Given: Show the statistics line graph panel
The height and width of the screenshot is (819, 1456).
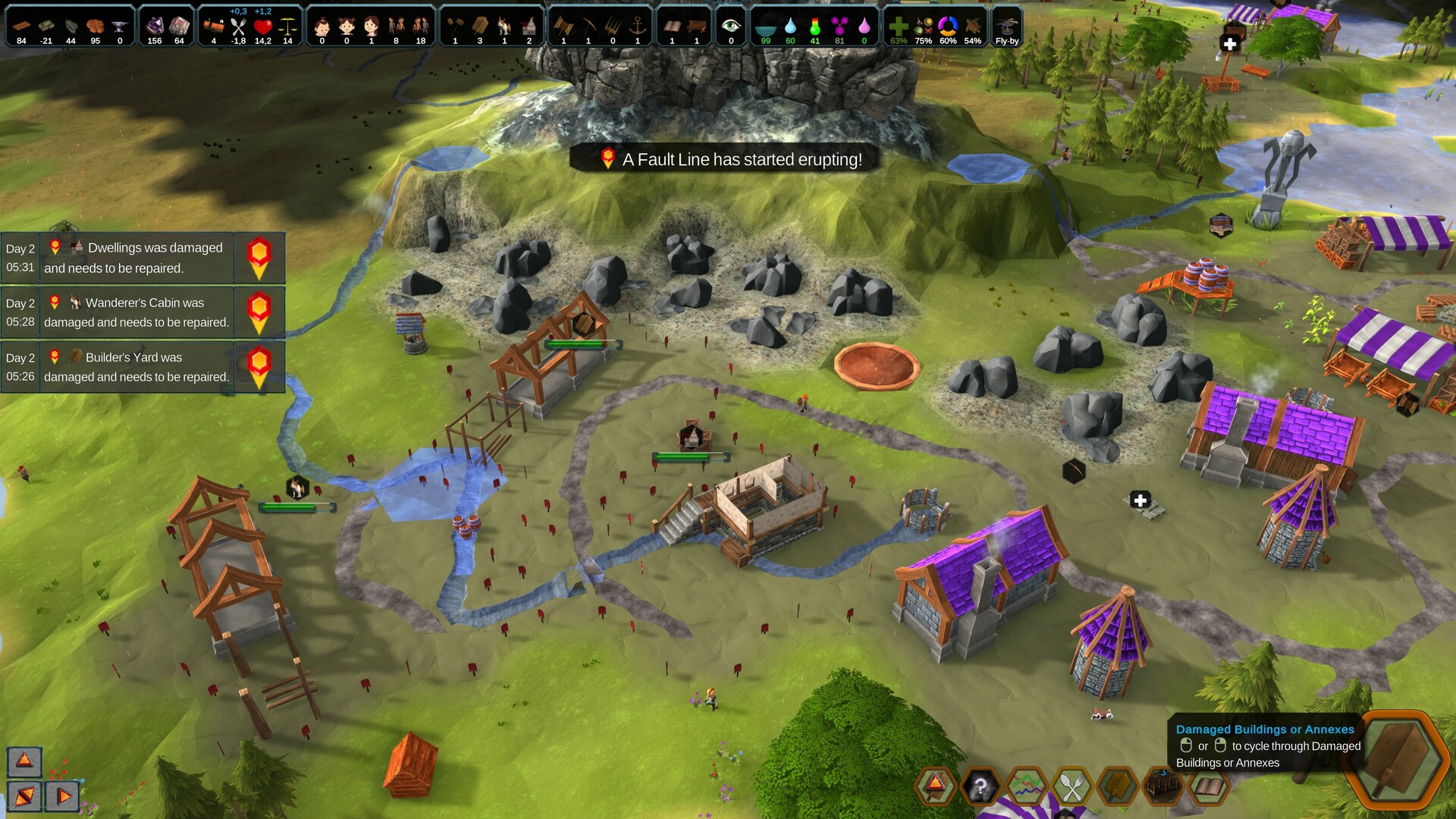Looking at the screenshot, I should coord(1026,787).
